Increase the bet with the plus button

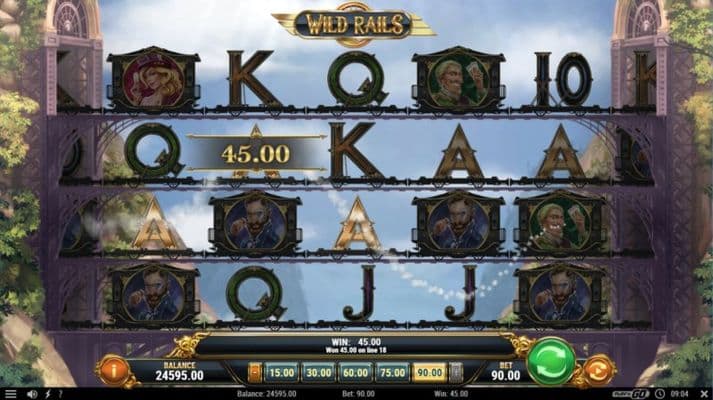(457, 372)
